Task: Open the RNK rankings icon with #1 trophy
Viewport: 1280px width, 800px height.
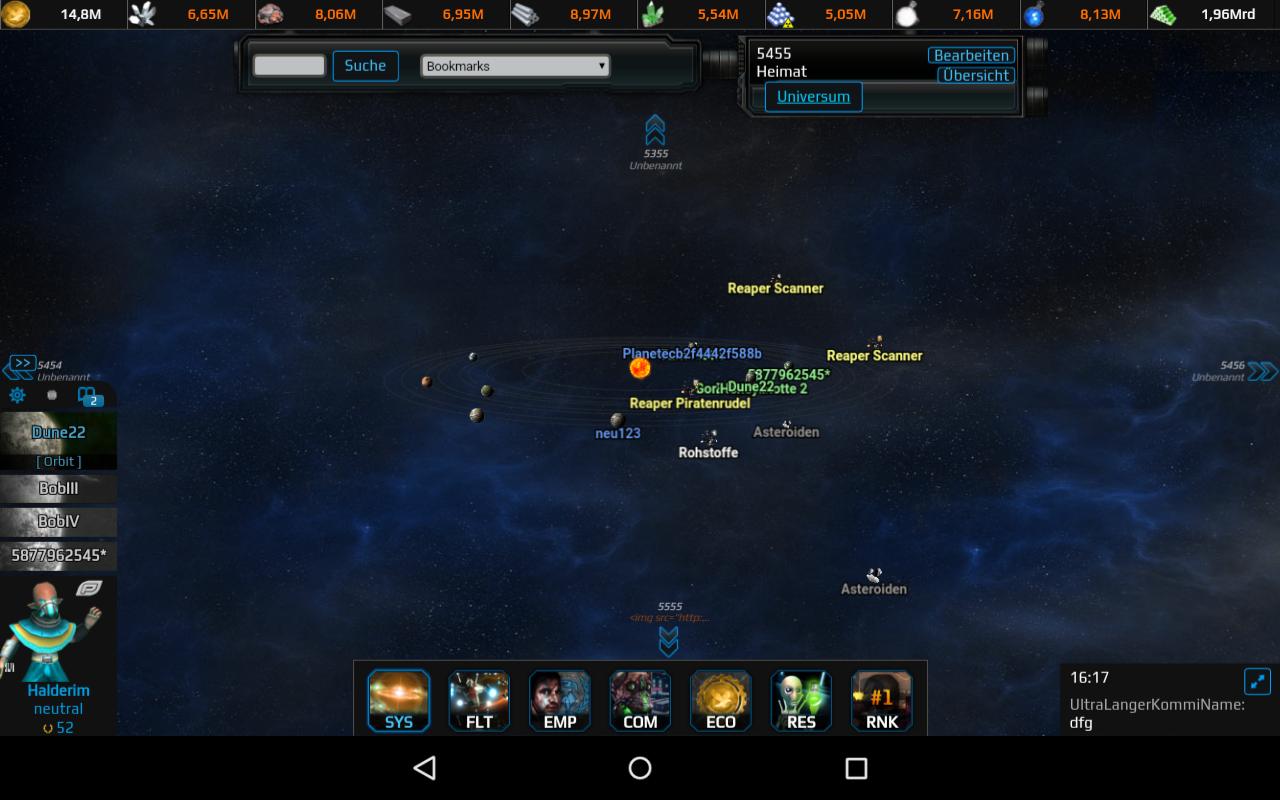Action: [x=881, y=700]
